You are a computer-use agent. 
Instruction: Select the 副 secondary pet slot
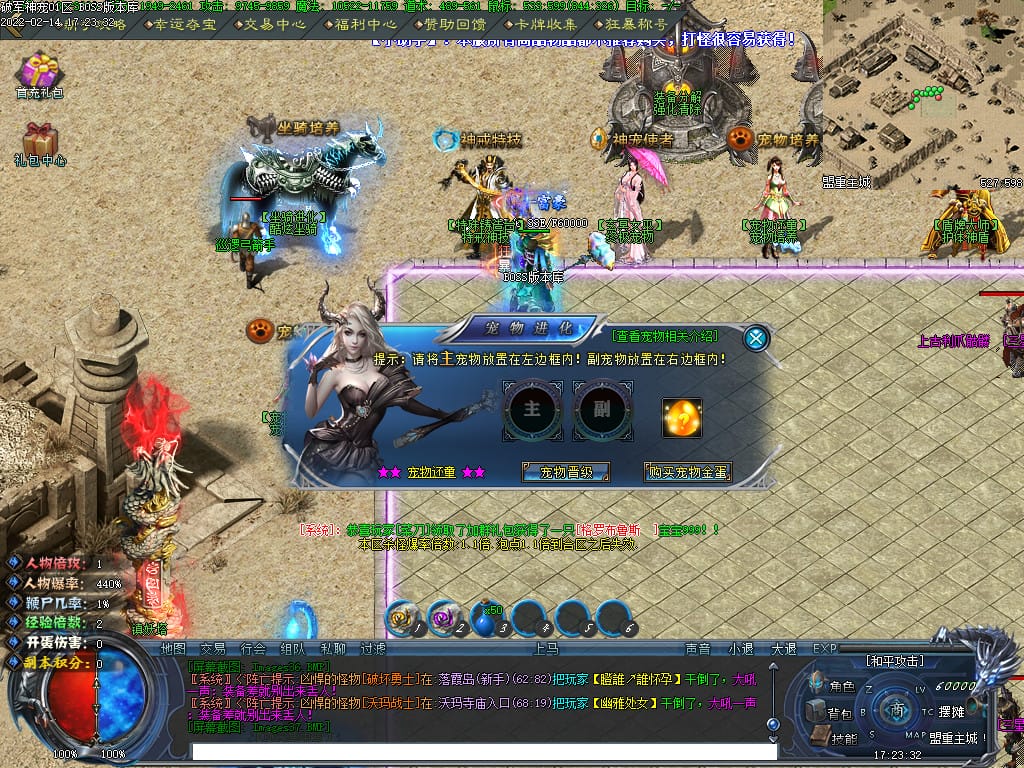pos(602,412)
